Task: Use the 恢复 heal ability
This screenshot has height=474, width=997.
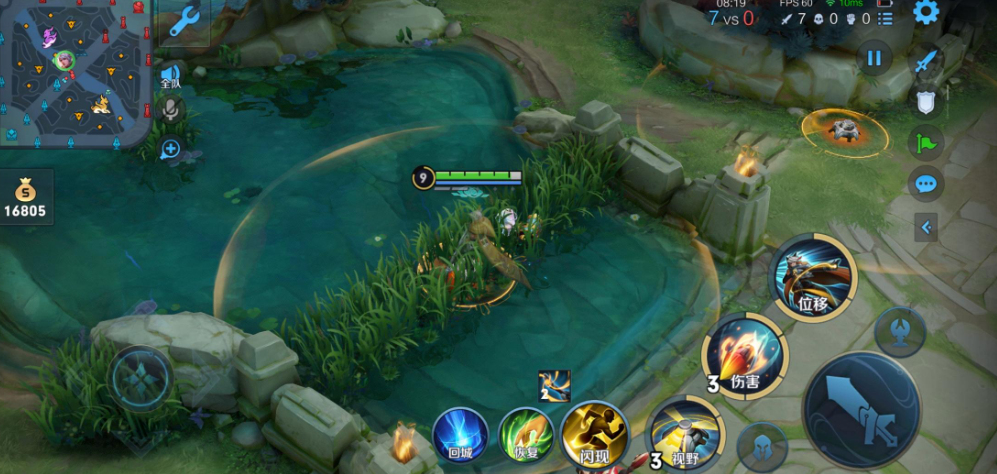Action: (527, 436)
